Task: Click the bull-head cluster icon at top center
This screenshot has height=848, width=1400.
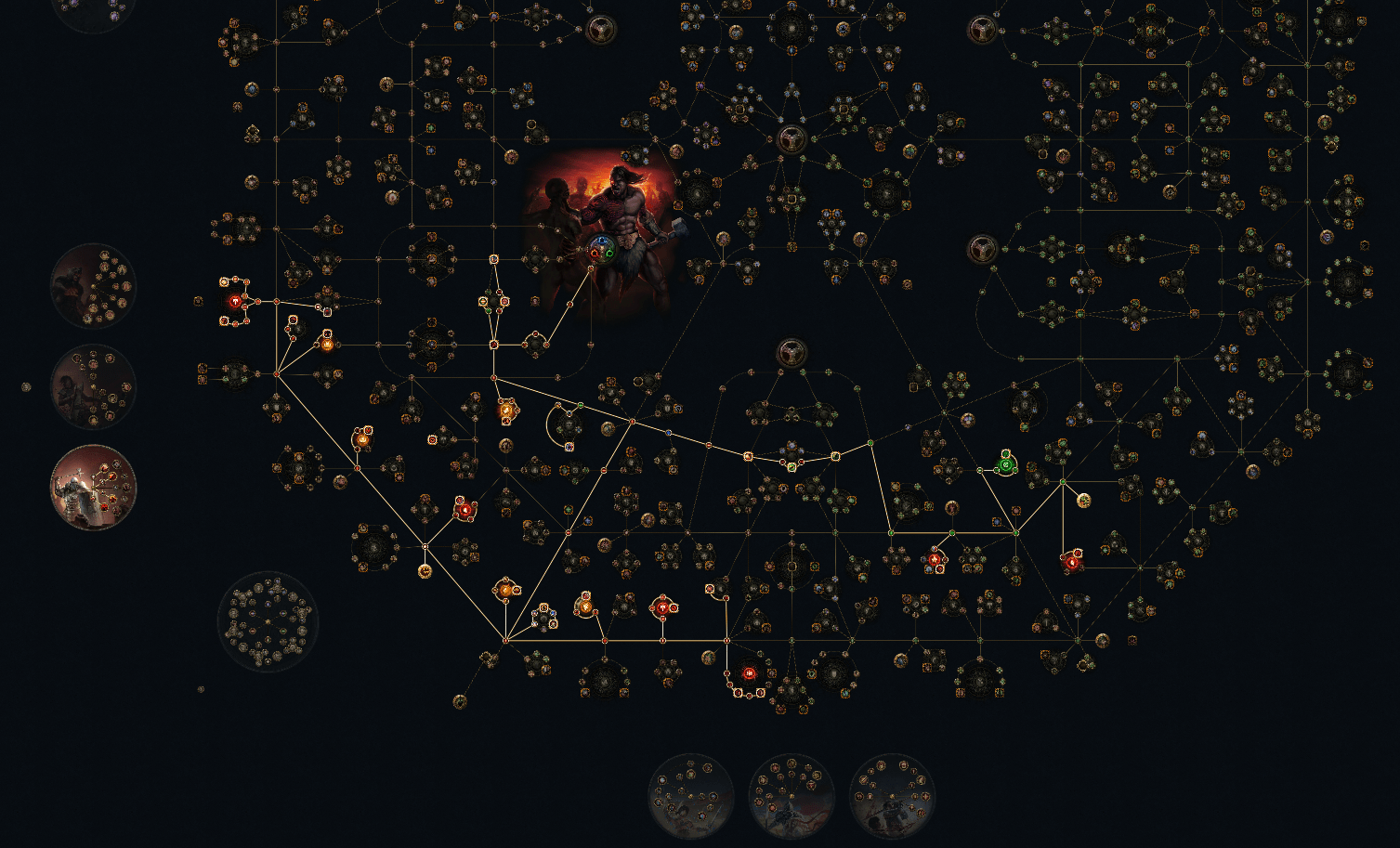Action: tap(792, 140)
